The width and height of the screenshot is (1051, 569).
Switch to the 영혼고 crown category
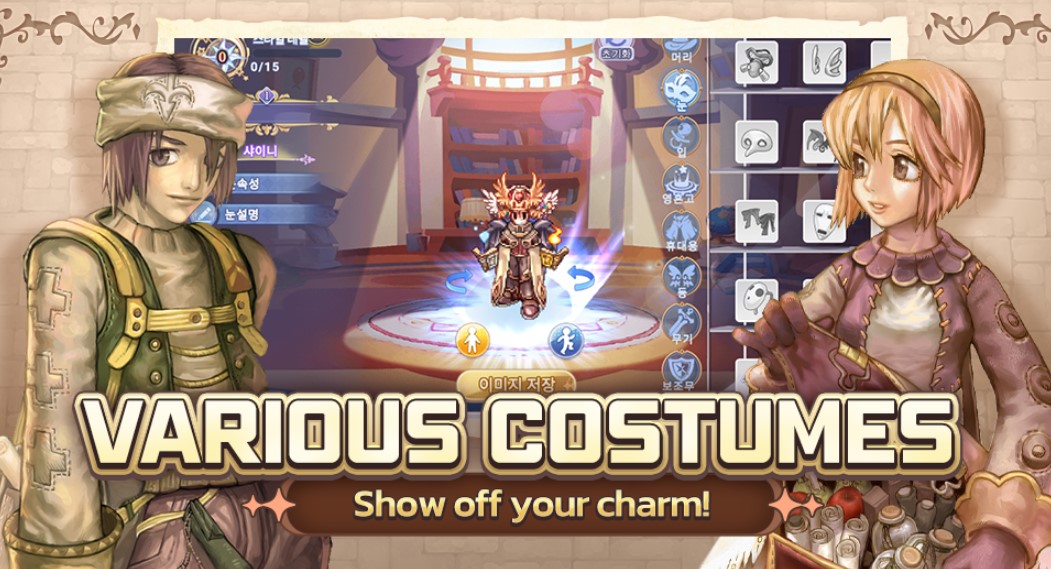(x=682, y=186)
